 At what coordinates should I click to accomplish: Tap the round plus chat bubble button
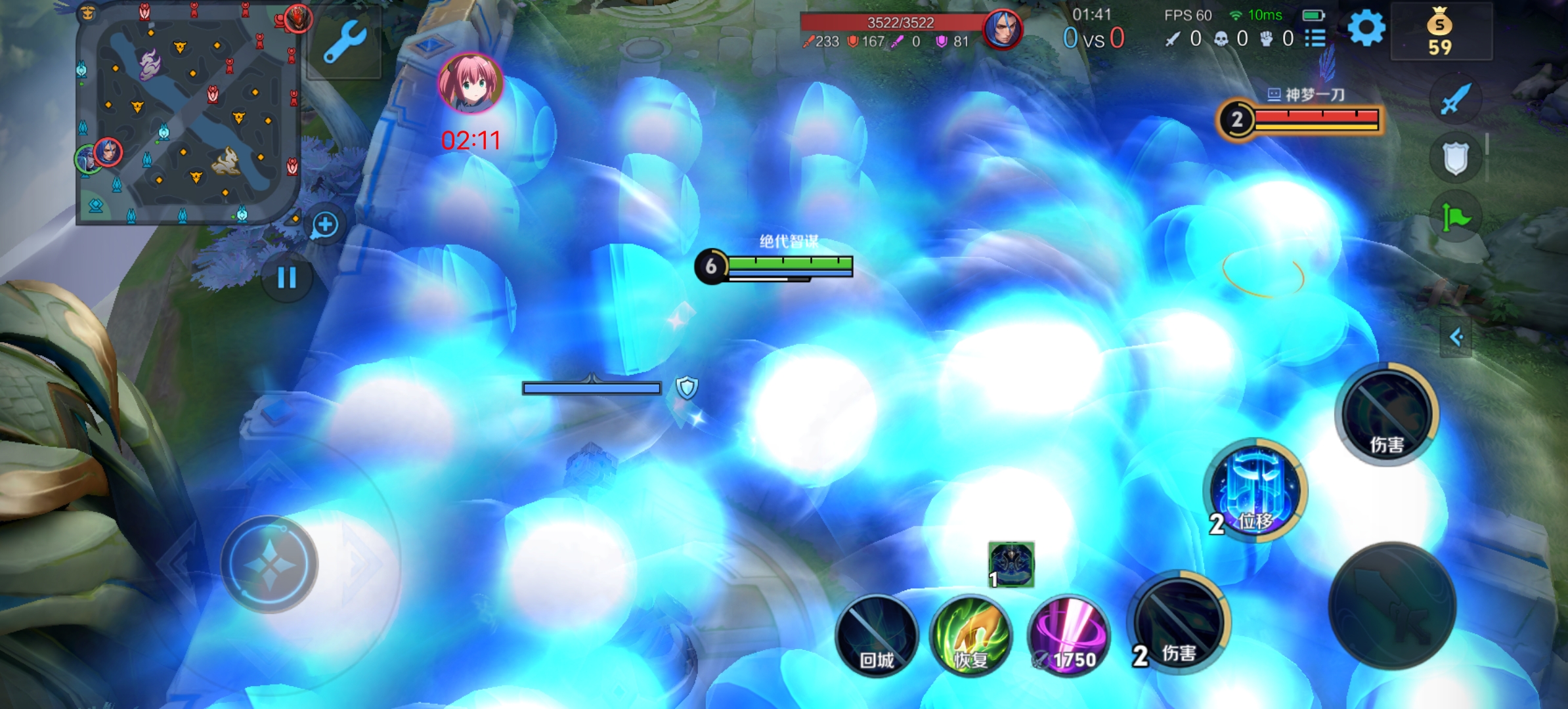(325, 225)
